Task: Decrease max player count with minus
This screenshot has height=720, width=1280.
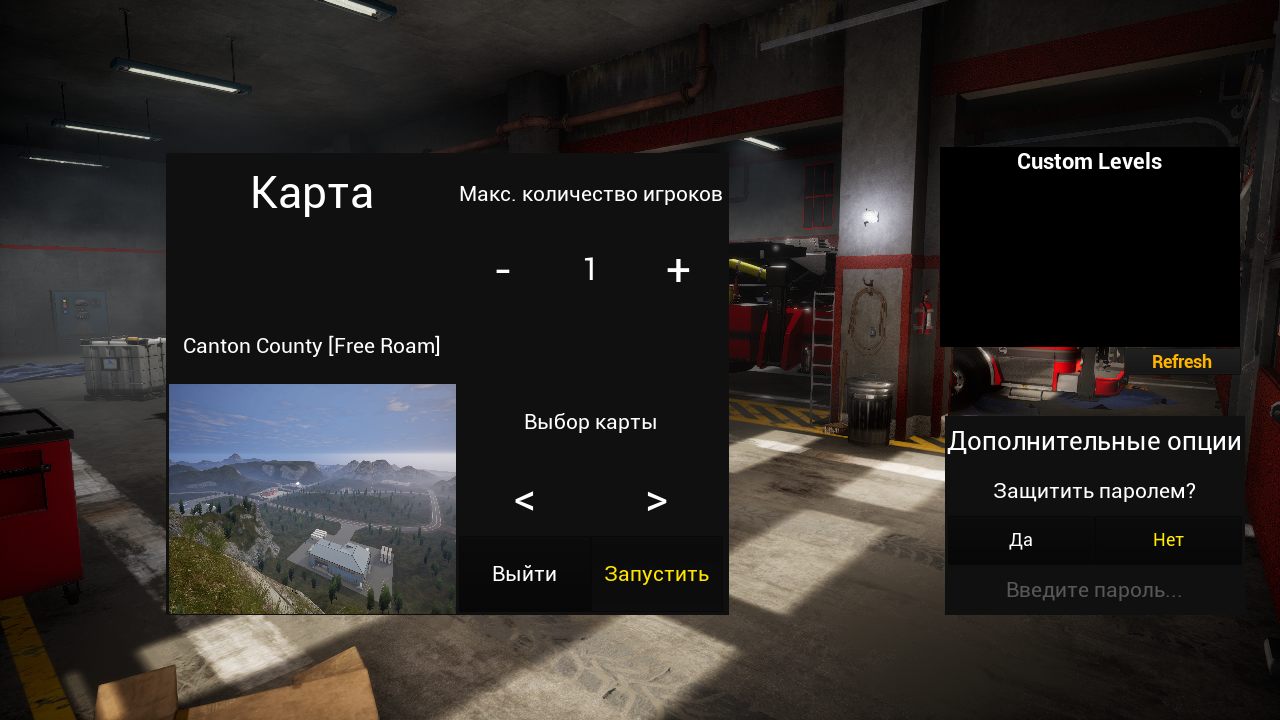Action: pos(503,270)
